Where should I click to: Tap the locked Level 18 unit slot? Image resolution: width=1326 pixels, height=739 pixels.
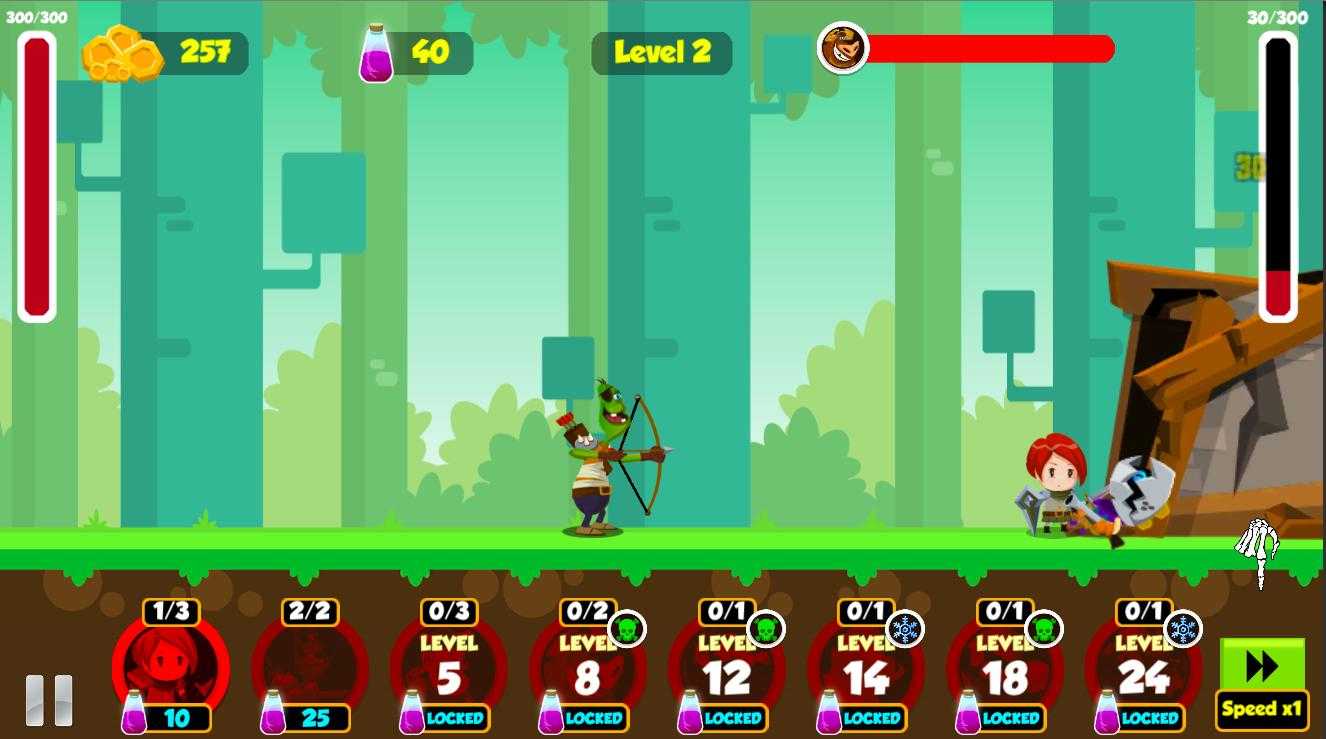(x=1004, y=667)
